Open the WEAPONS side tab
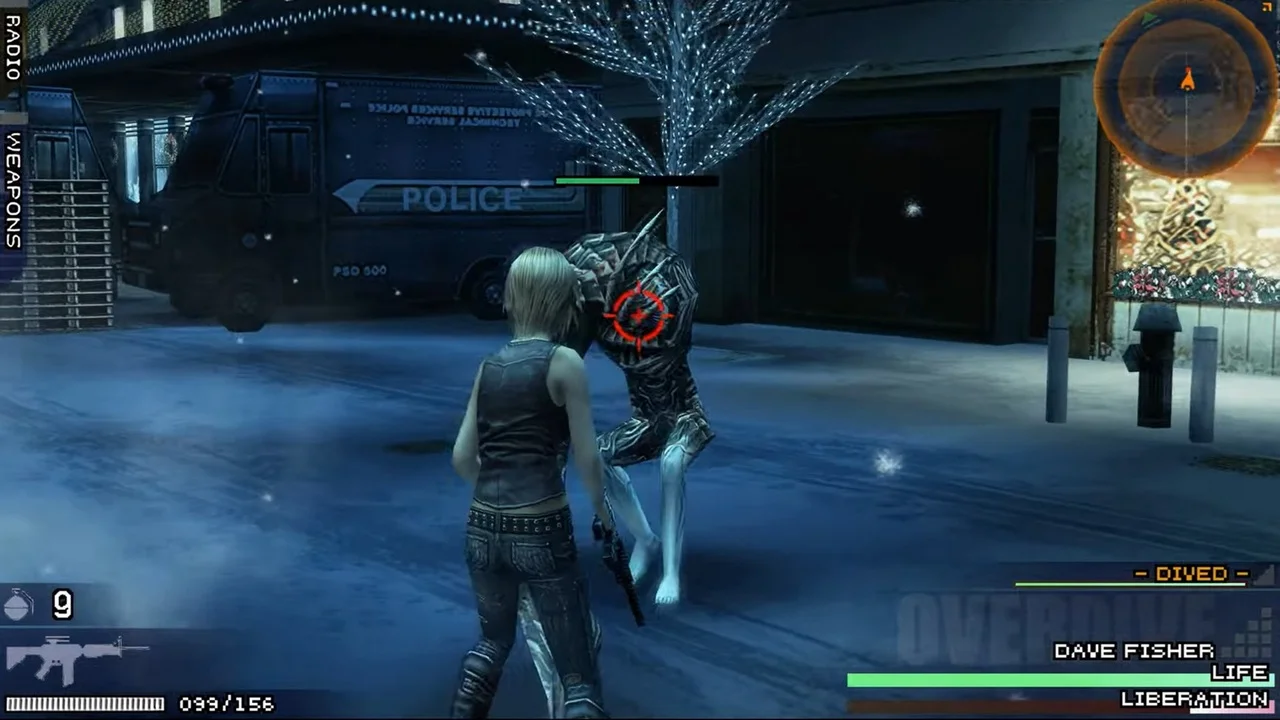Viewport: 1280px width, 720px height. coord(13,190)
